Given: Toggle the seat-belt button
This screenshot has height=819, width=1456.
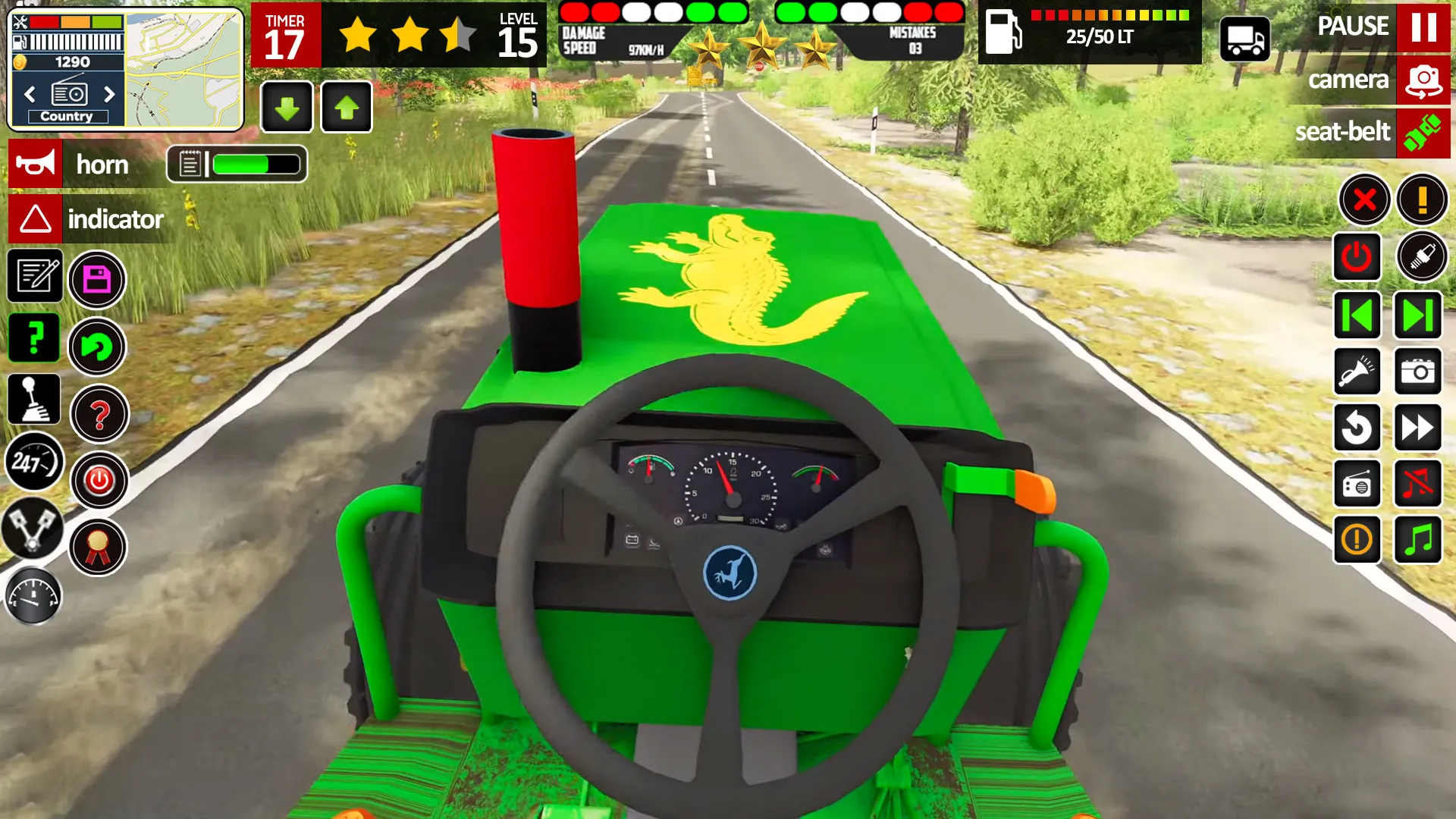Looking at the screenshot, I should click(1423, 133).
